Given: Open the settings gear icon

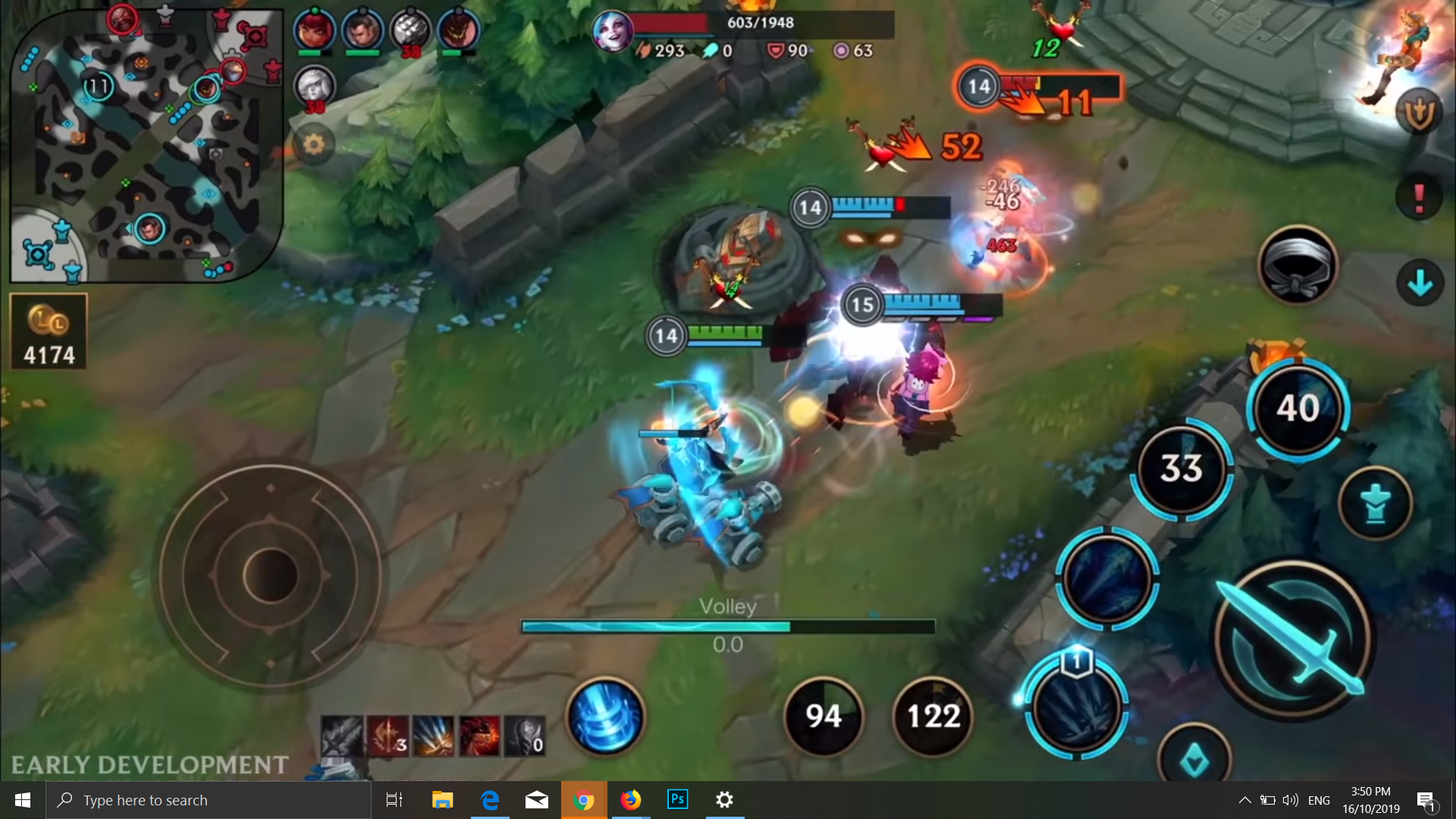Looking at the screenshot, I should tap(314, 144).
